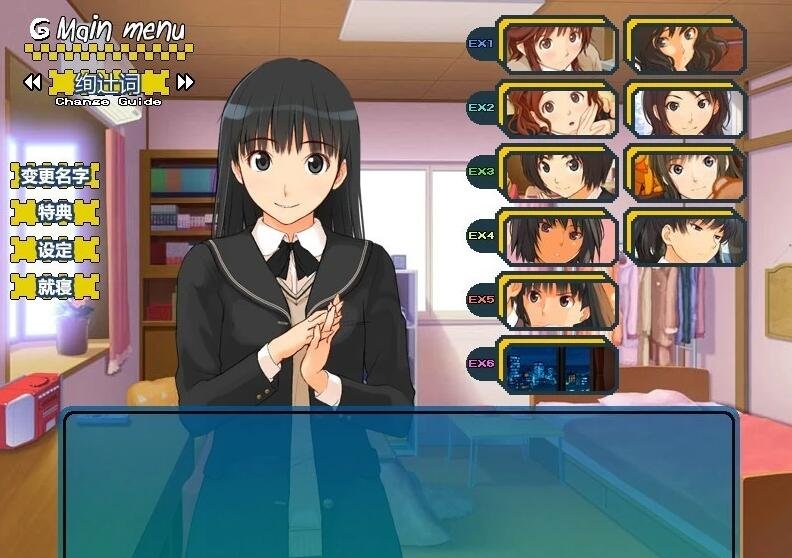Choose the 就寝 go to bed option
This screenshot has height=558, width=792.
(55, 287)
